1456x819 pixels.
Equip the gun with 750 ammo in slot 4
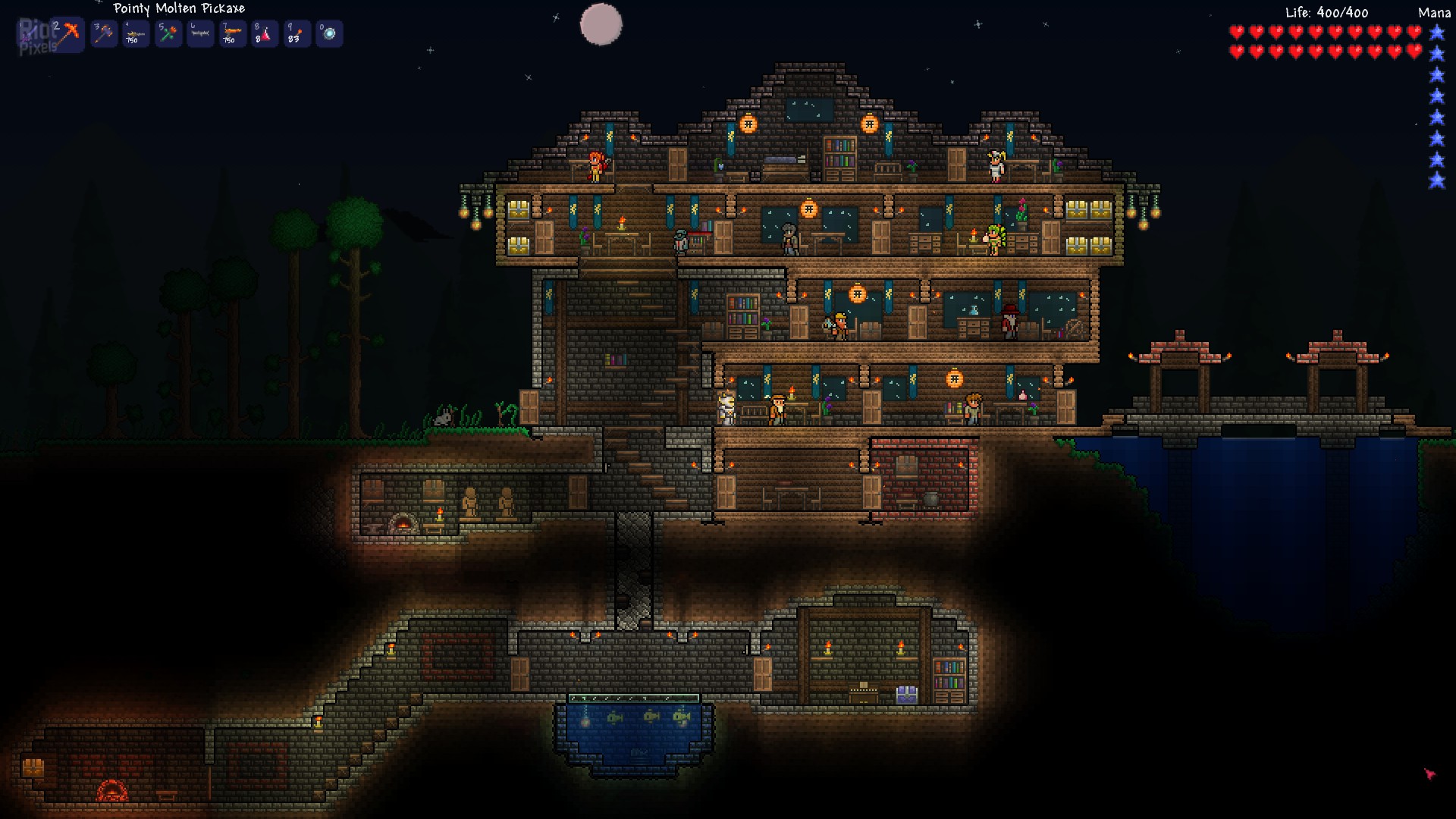click(136, 33)
